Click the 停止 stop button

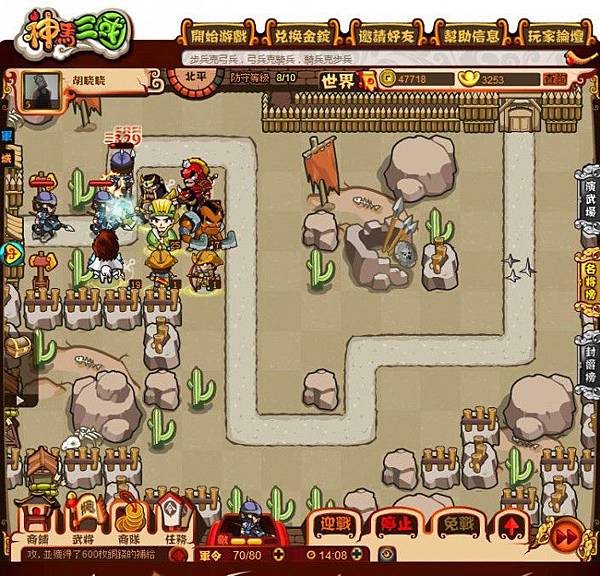click(397, 523)
